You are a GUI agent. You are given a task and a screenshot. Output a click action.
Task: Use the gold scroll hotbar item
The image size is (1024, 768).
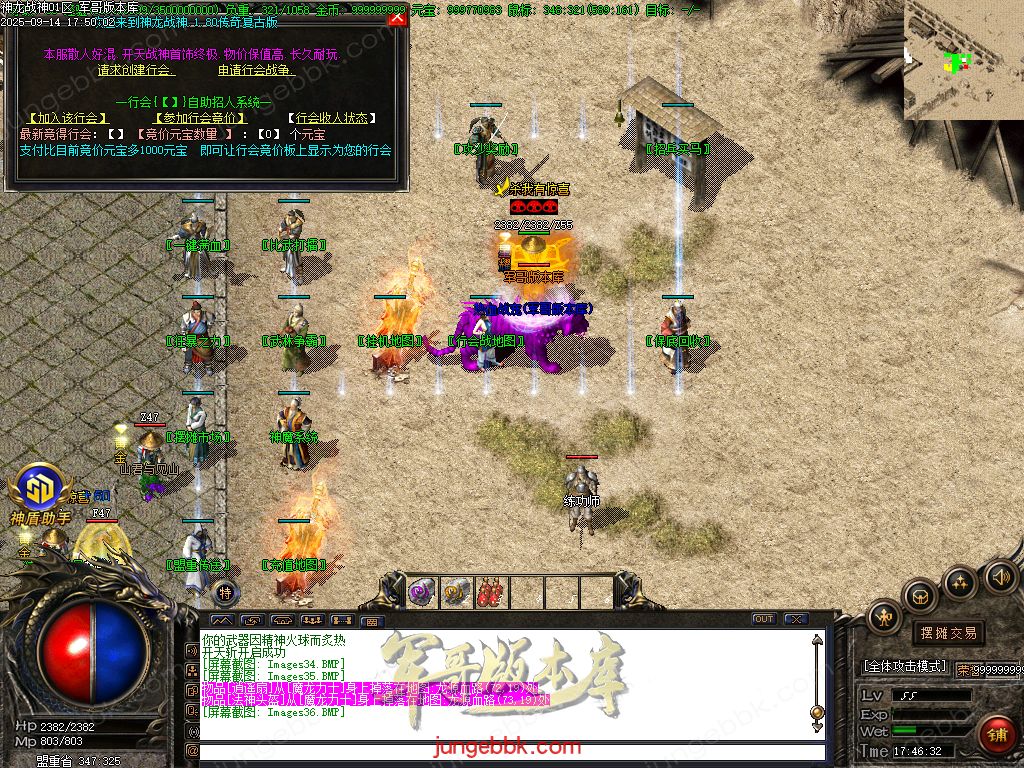click(x=456, y=592)
